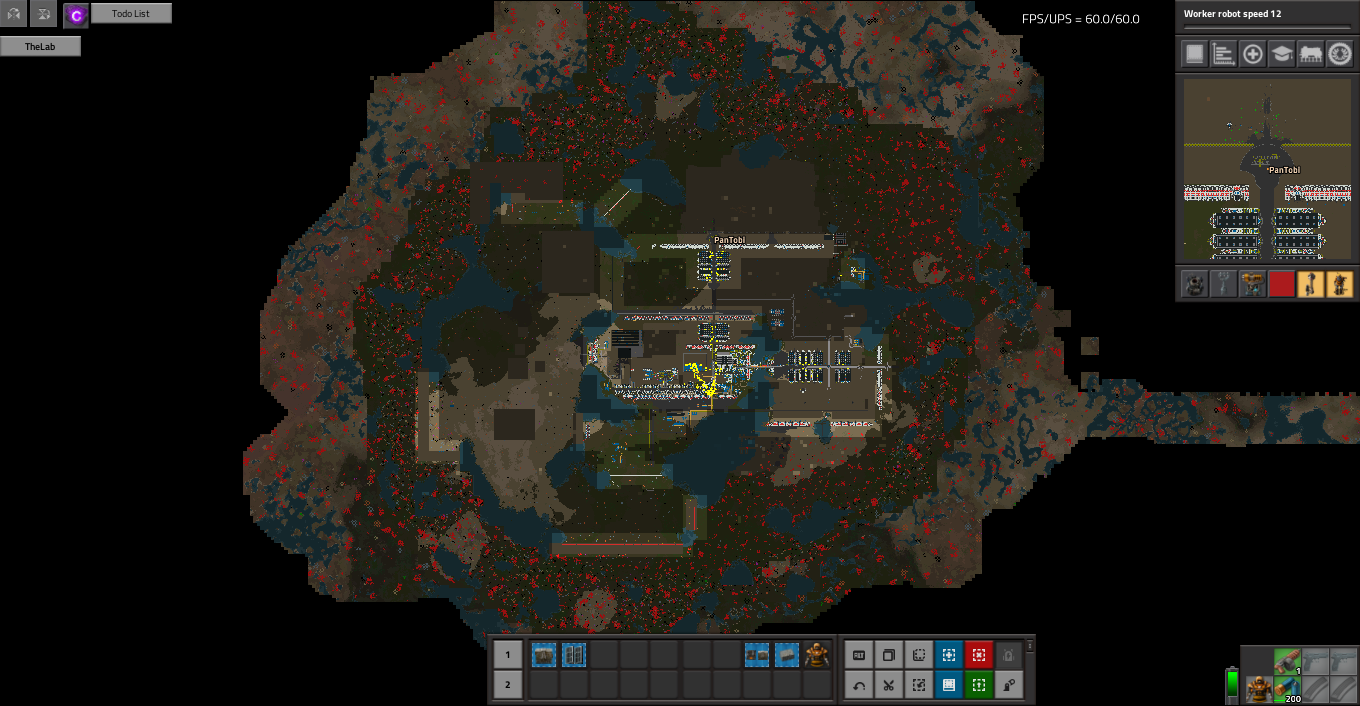1360x706 pixels.
Task: Activate the overlapping squares copy tool
Action: pyautogui.click(x=888, y=656)
